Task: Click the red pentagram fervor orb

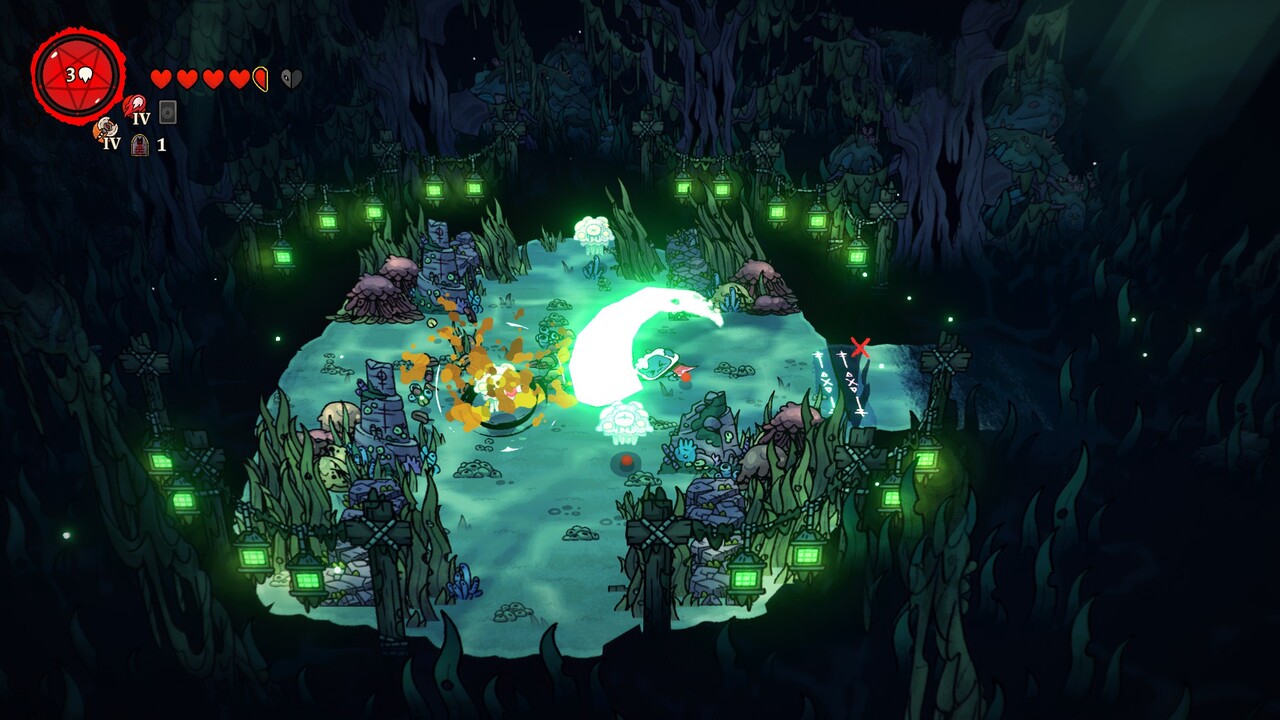Action: tap(78, 76)
